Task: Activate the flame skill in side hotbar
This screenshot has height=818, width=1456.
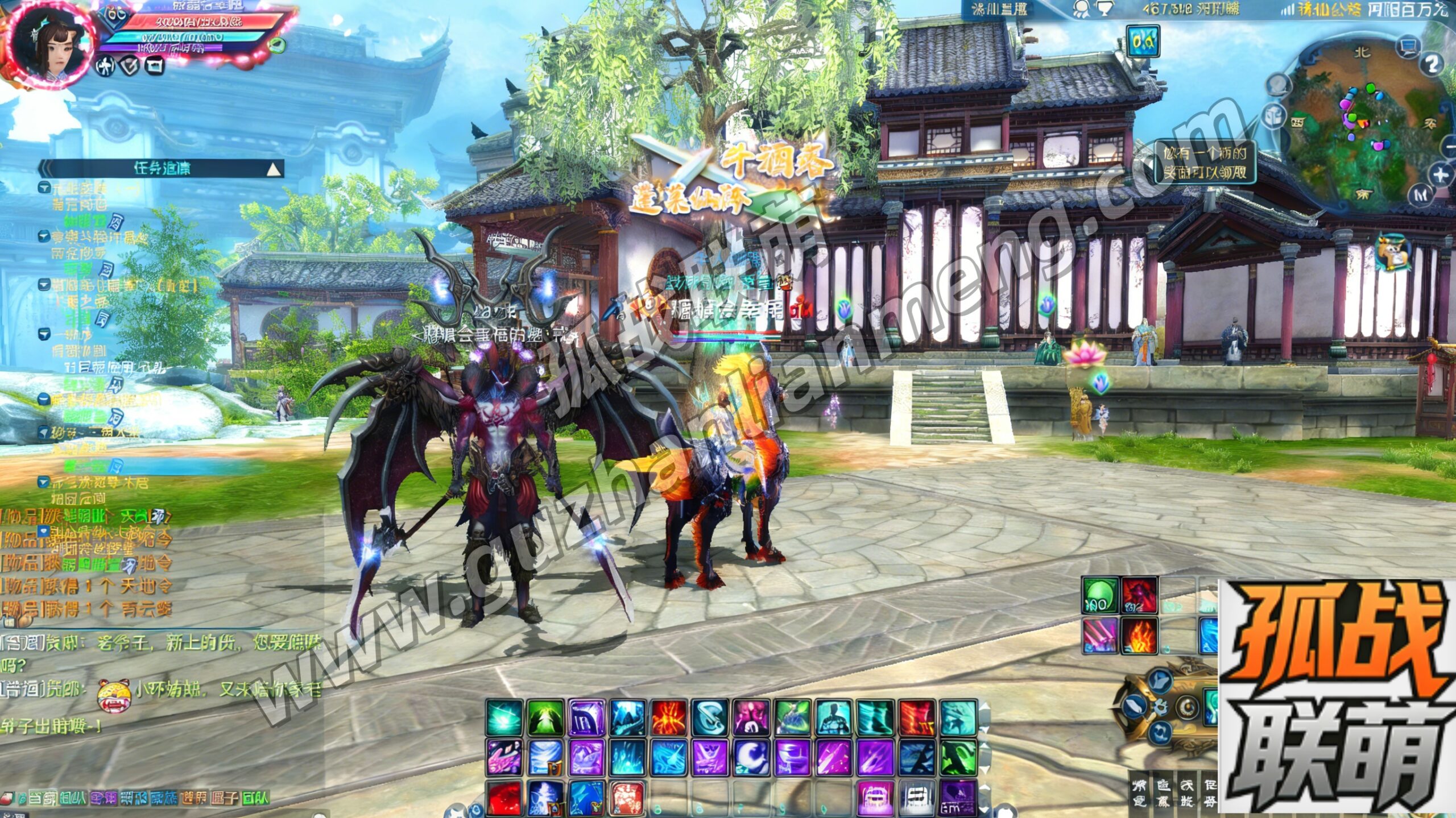Action: (x=1139, y=636)
